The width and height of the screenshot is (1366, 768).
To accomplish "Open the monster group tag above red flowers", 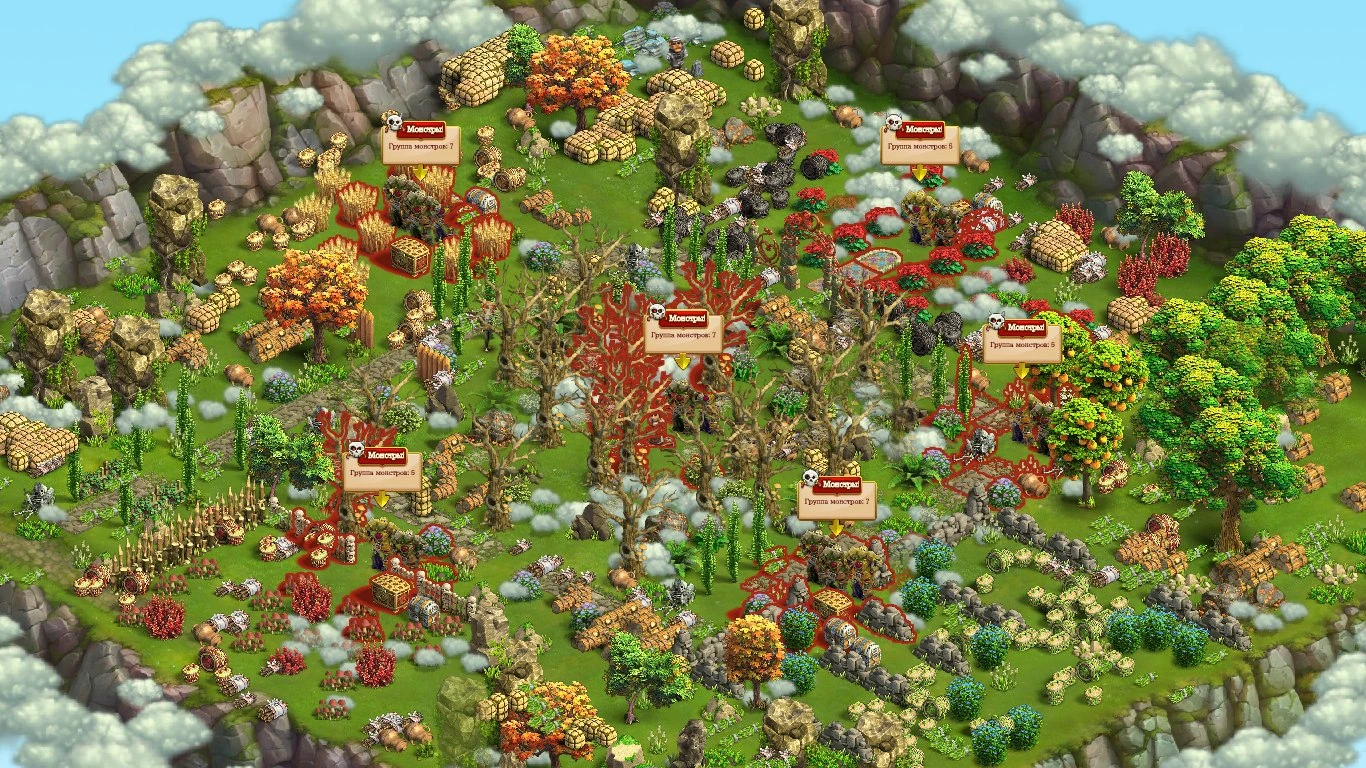I will pyautogui.click(x=918, y=144).
